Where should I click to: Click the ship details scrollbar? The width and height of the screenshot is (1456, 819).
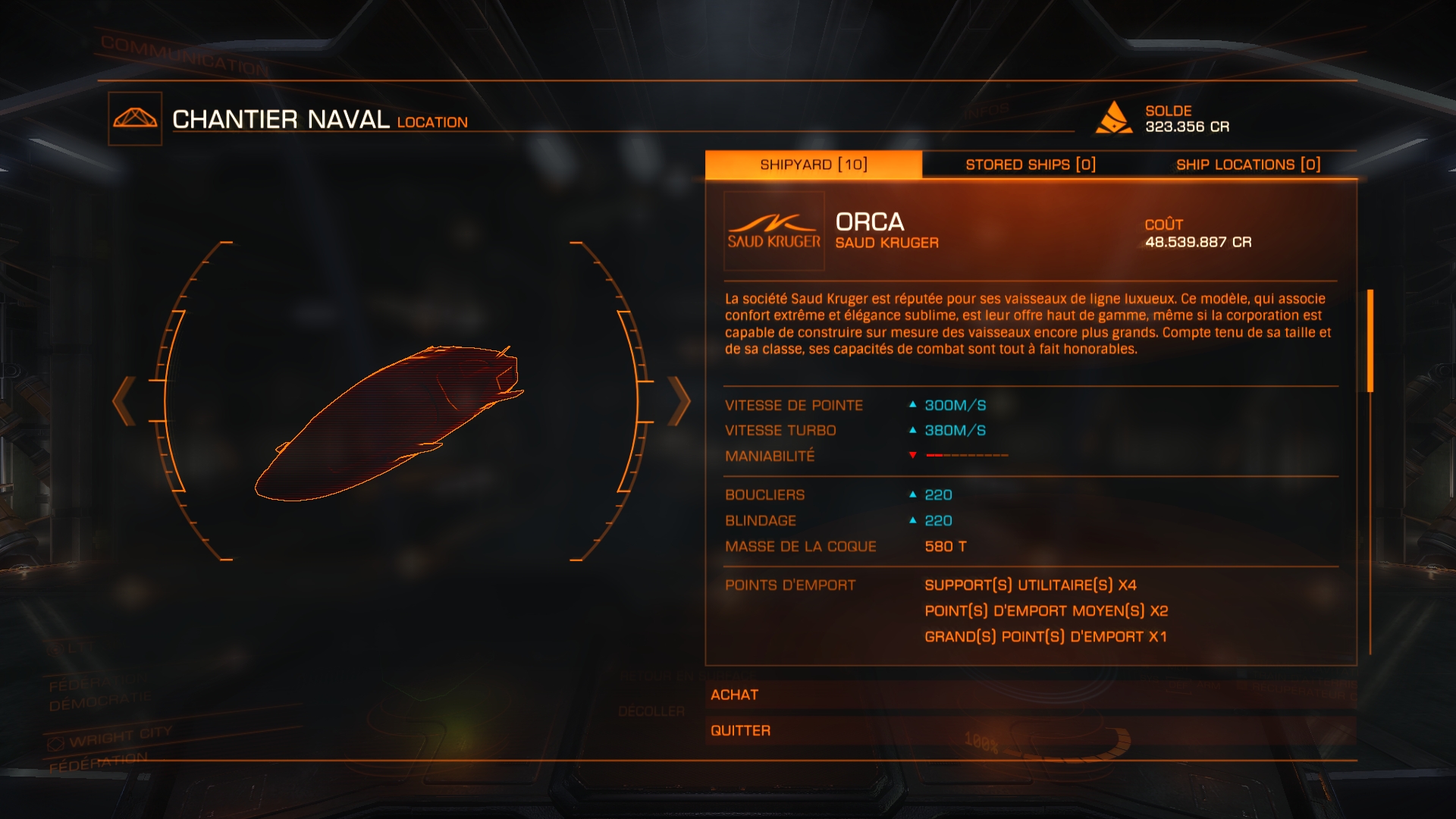coord(1370,341)
